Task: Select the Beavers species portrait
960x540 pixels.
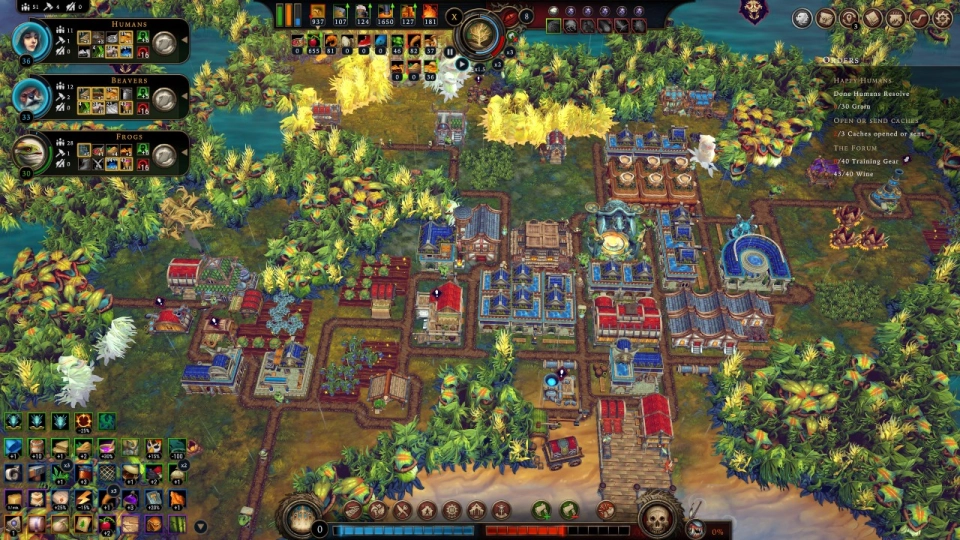Action: tap(32, 97)
